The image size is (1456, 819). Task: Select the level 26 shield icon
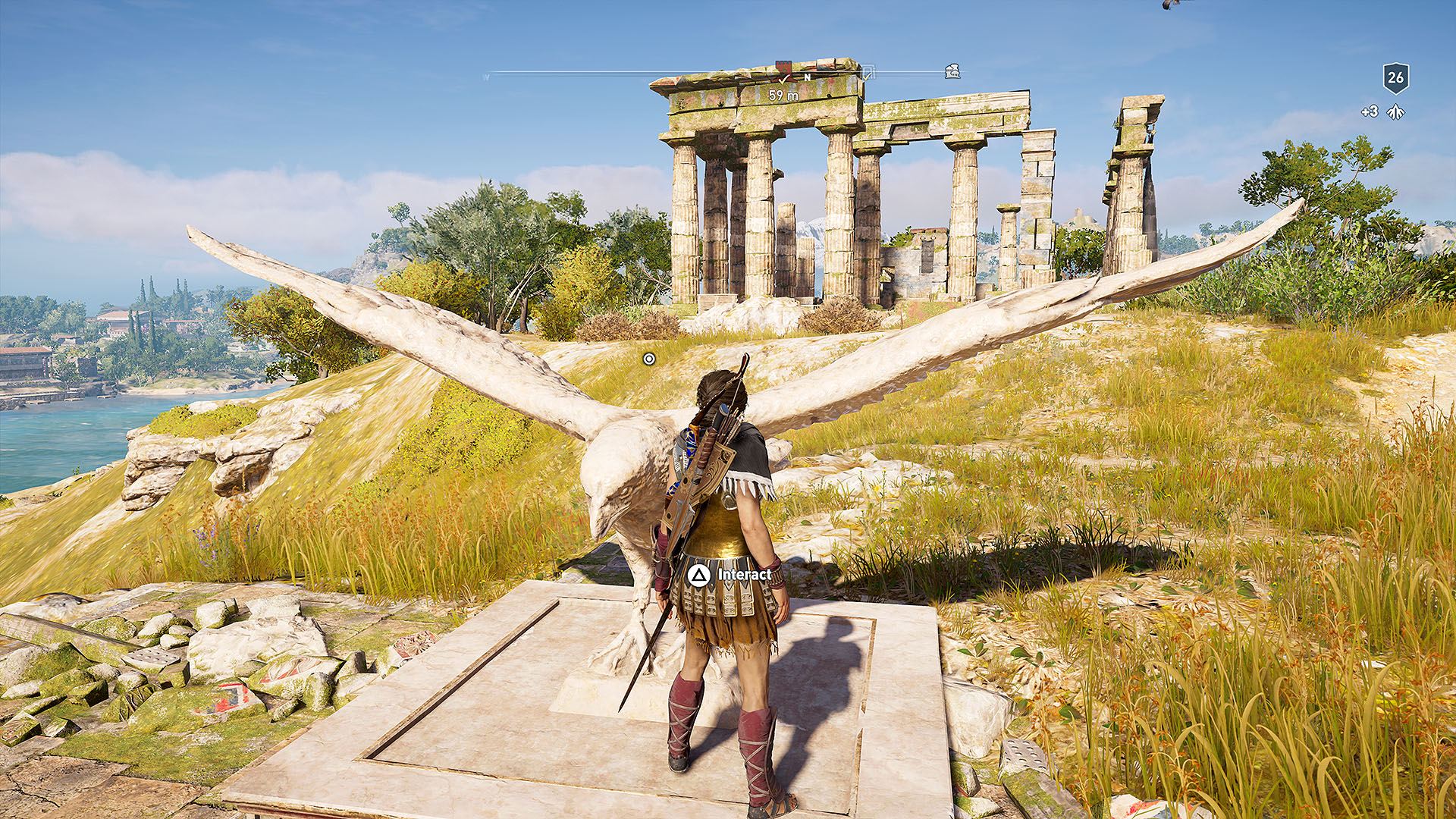click(x=1395, y=79)
